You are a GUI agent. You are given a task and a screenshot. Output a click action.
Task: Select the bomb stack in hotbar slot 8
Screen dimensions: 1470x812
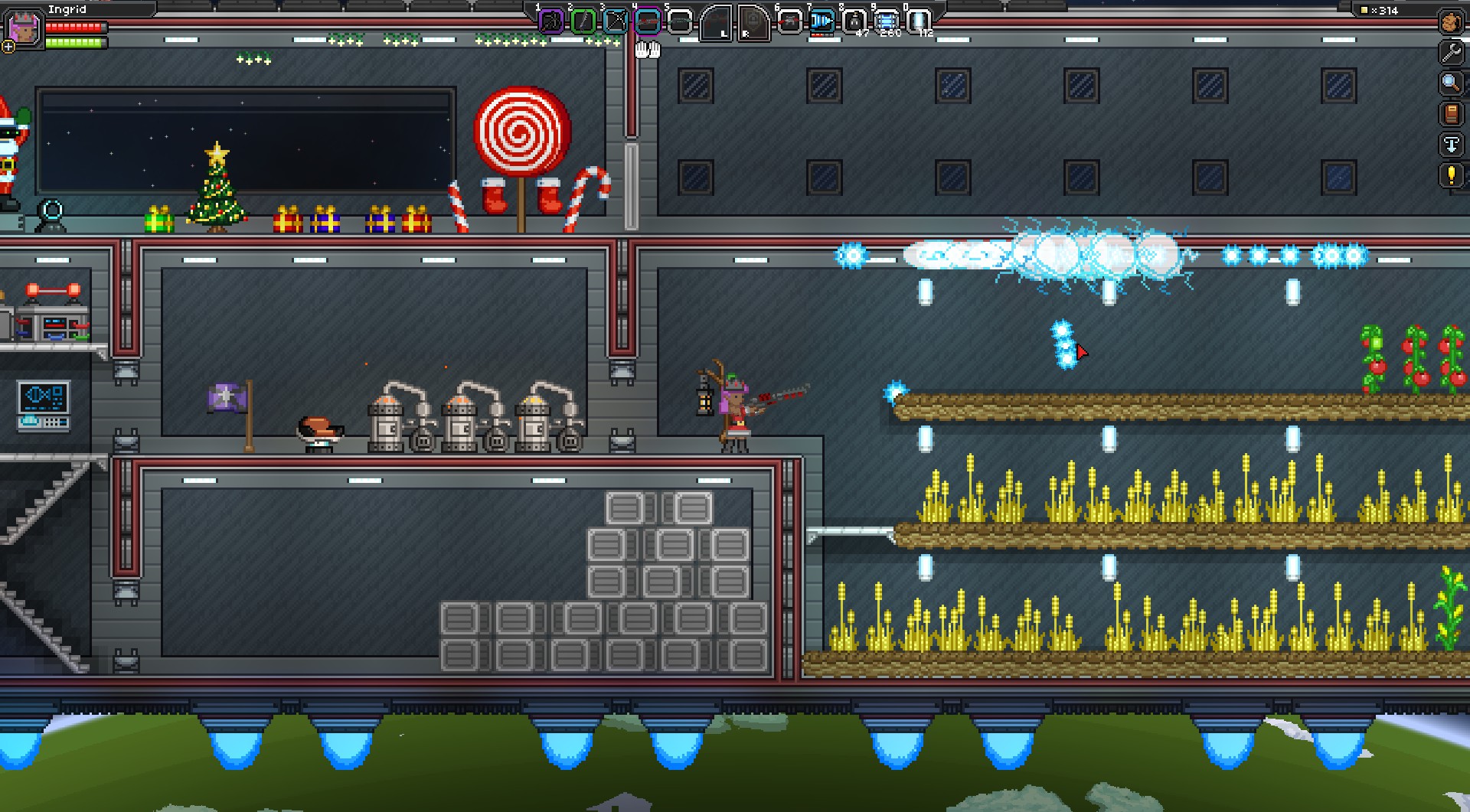(854, 21)
